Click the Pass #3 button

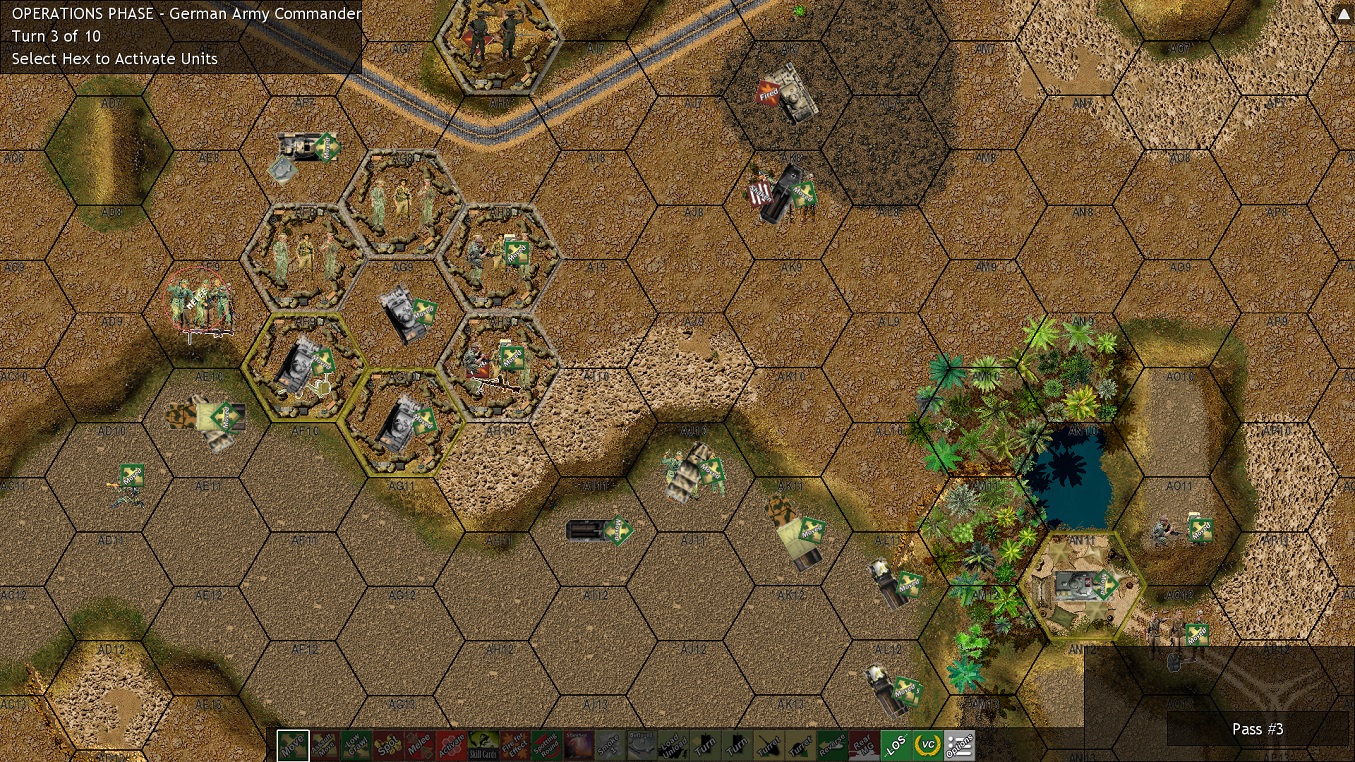[x=1257, y=729]
